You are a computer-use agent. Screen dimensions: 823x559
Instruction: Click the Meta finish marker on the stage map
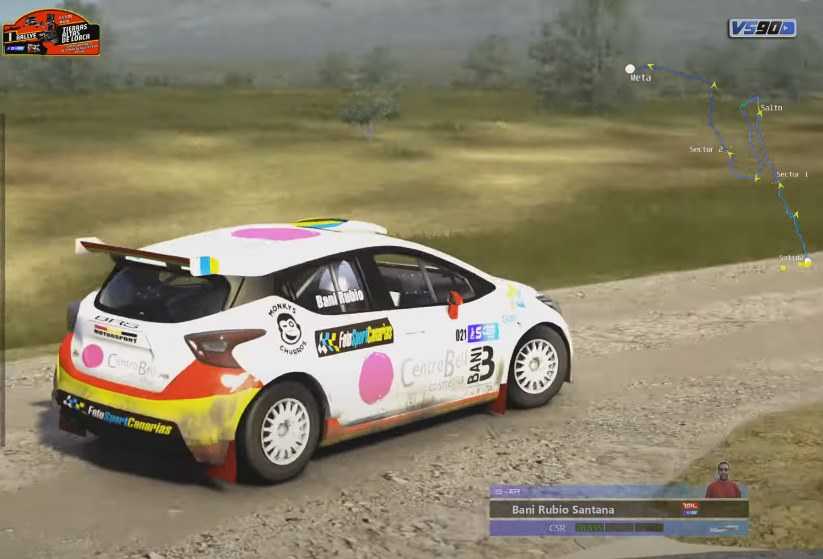pos(630,69)
